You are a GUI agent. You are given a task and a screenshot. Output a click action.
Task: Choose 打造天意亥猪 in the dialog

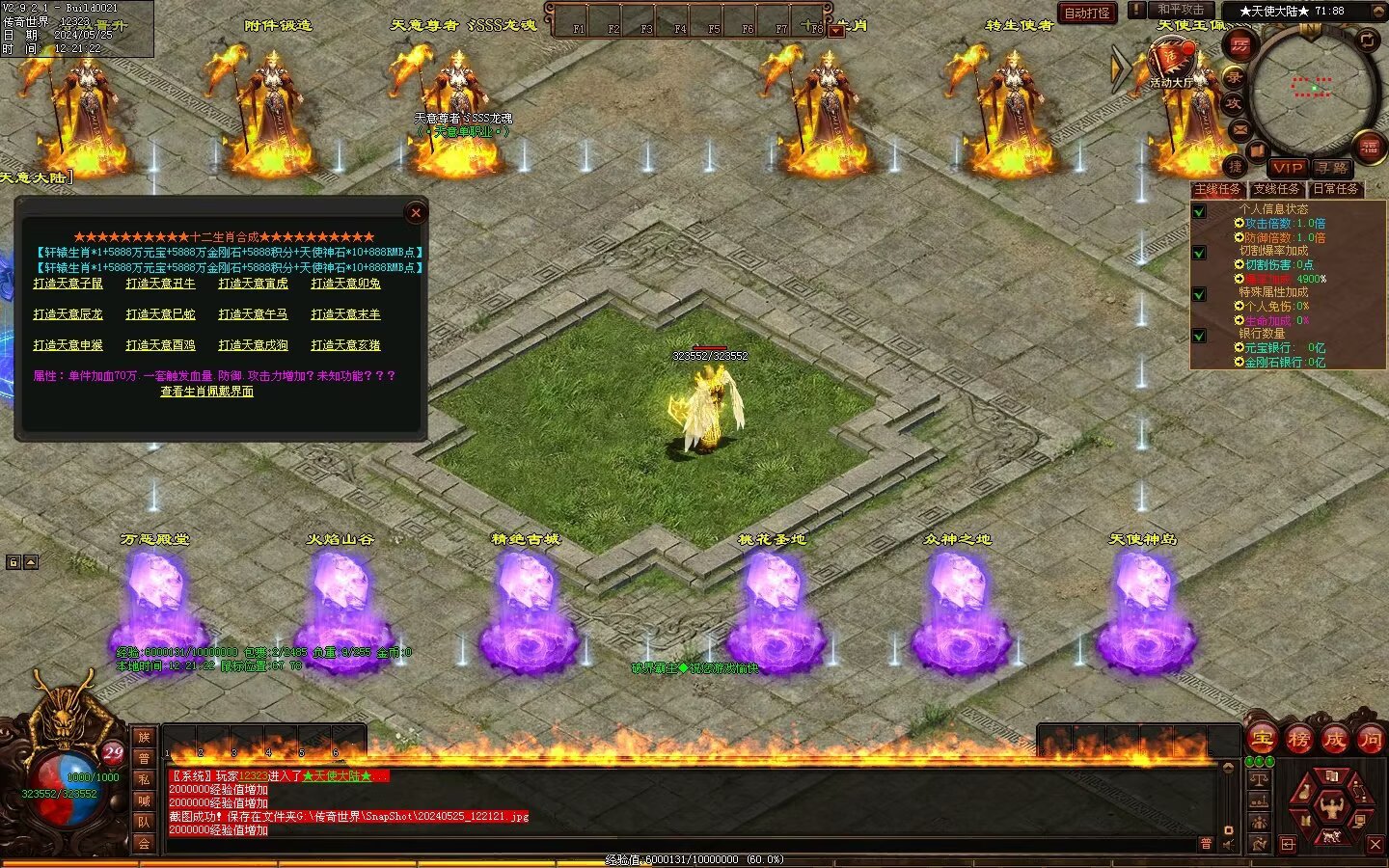tap(345, 345)
